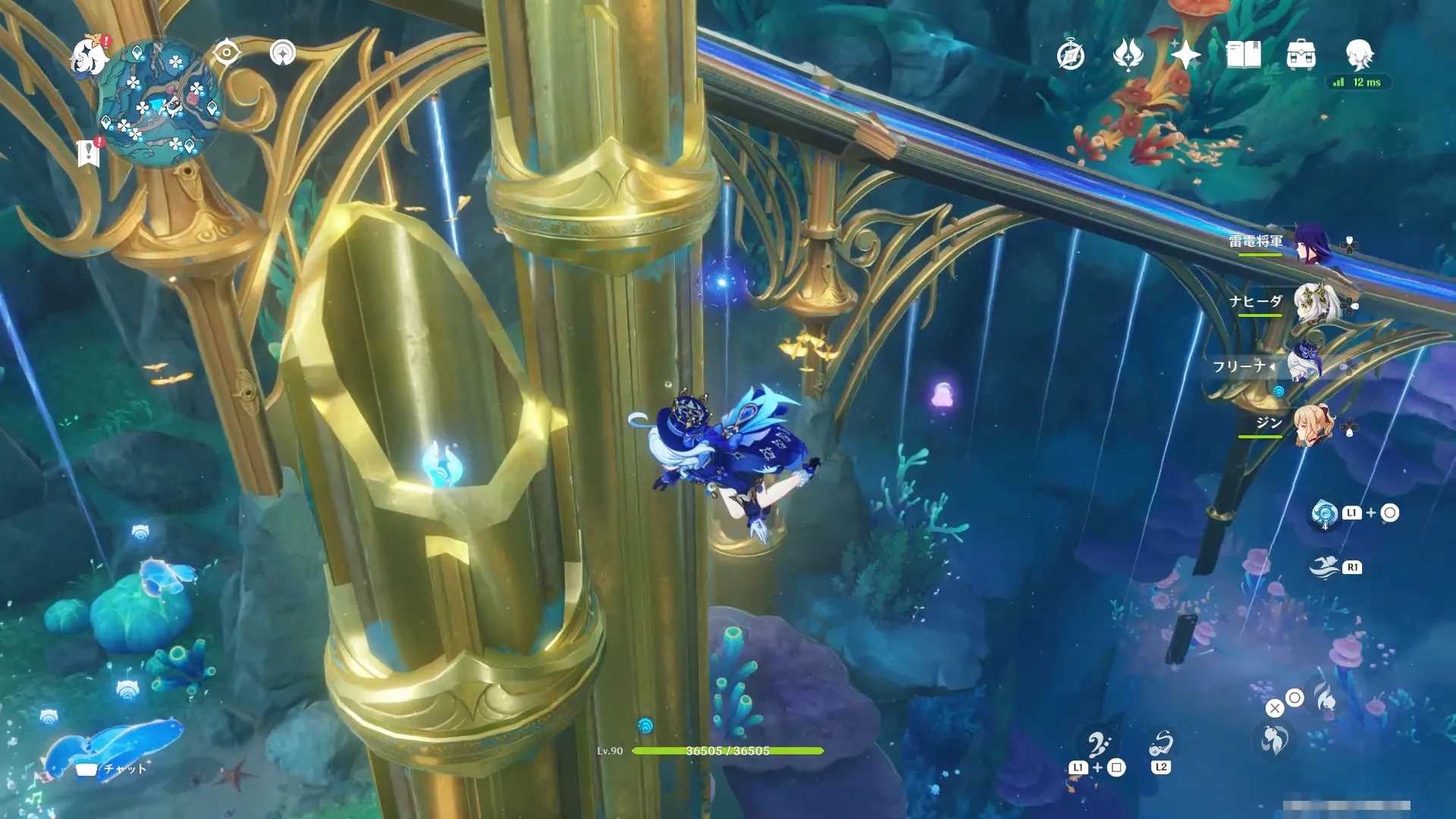Click the flame-shaped icon beside the compass

1128,55
